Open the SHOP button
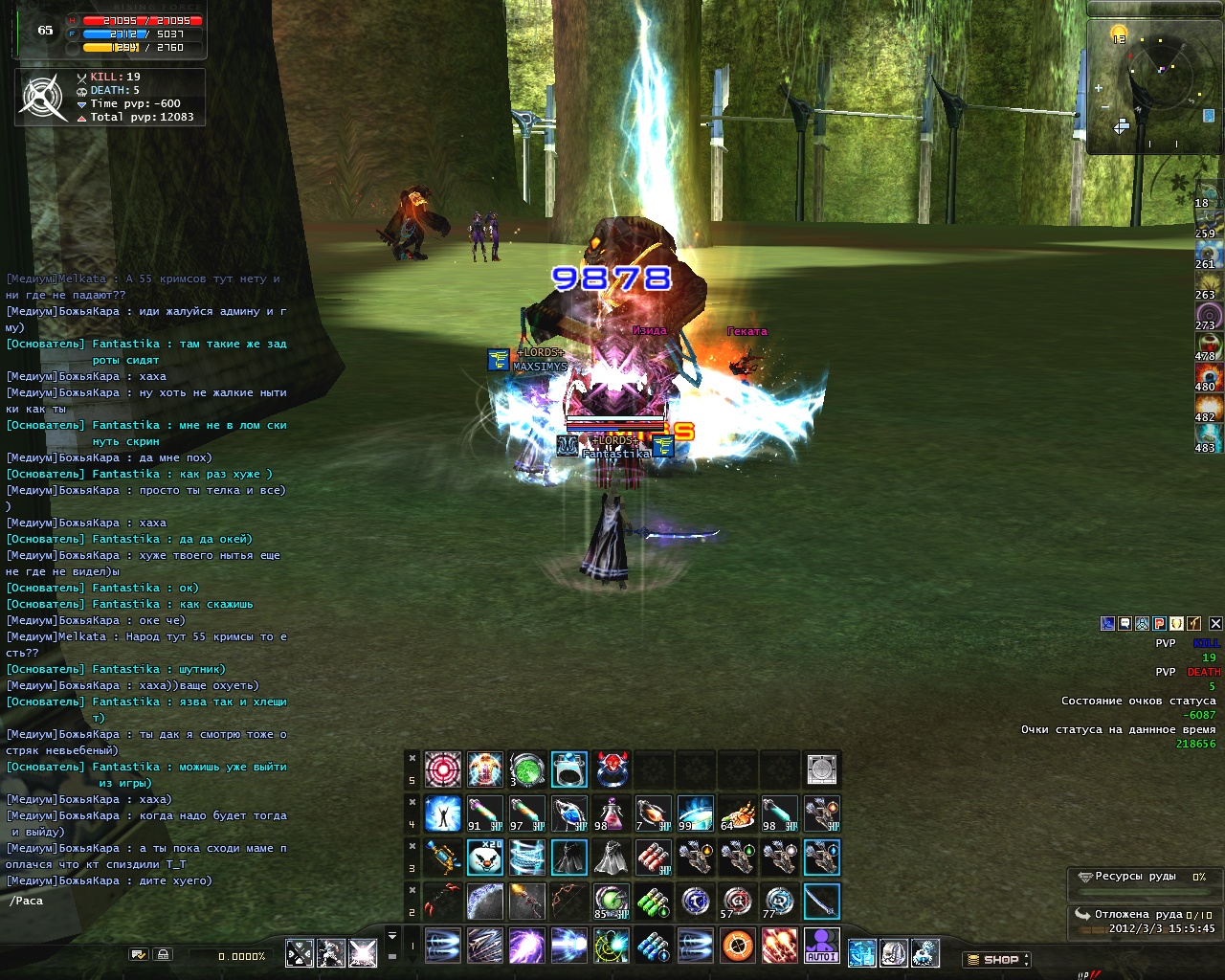This screenshot has height=980, width=1225. [x=997, y=959]
